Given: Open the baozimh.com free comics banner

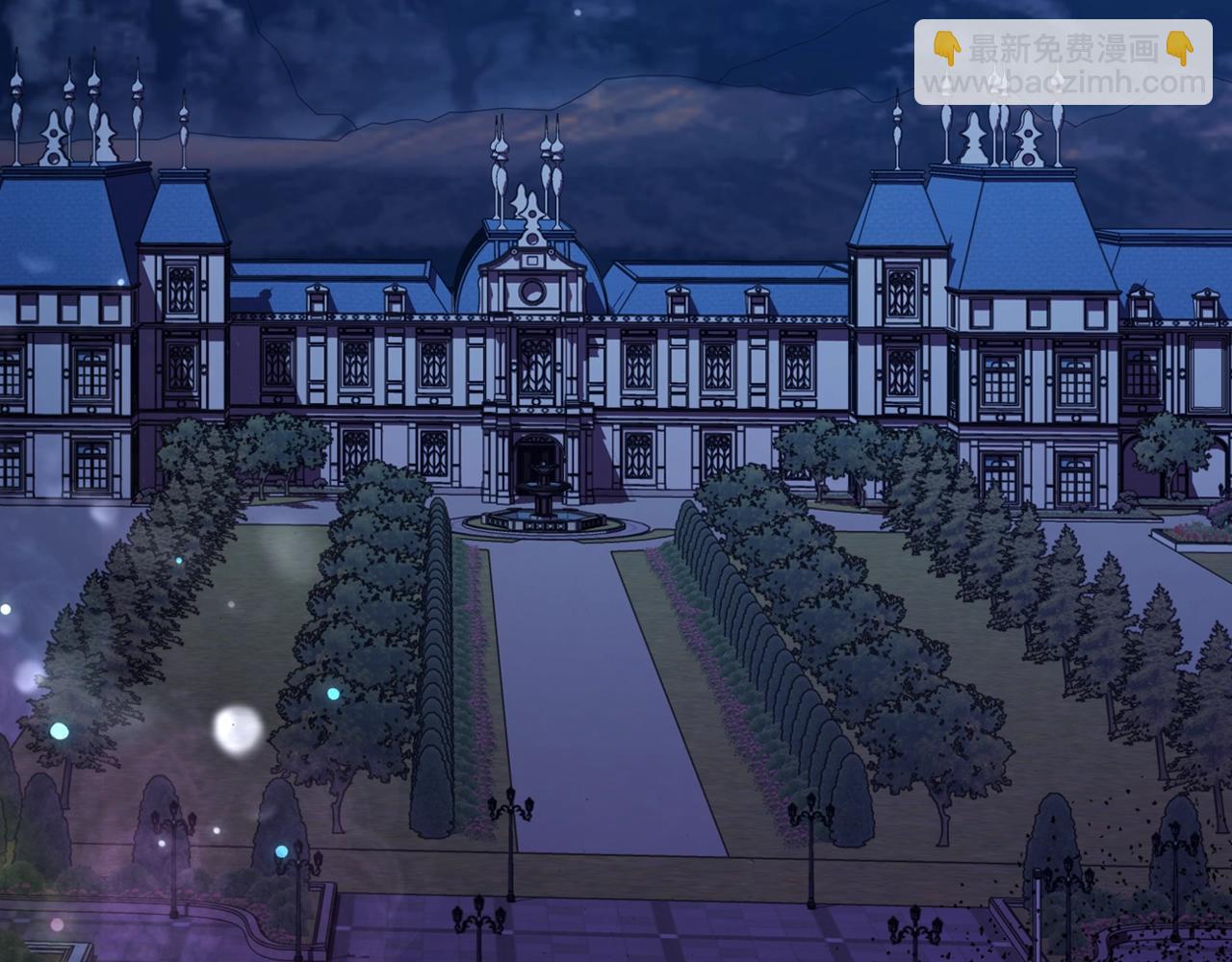Looking at the screenshot, I should (1063, 63).
